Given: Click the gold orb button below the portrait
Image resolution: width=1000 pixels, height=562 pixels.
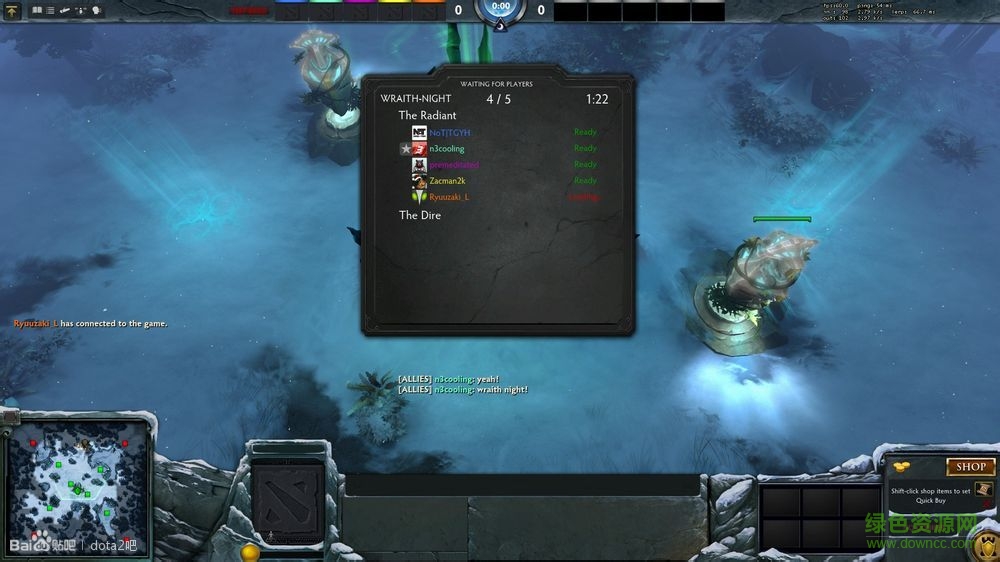Looking at the screenshot, I should [x=250, y=552].
